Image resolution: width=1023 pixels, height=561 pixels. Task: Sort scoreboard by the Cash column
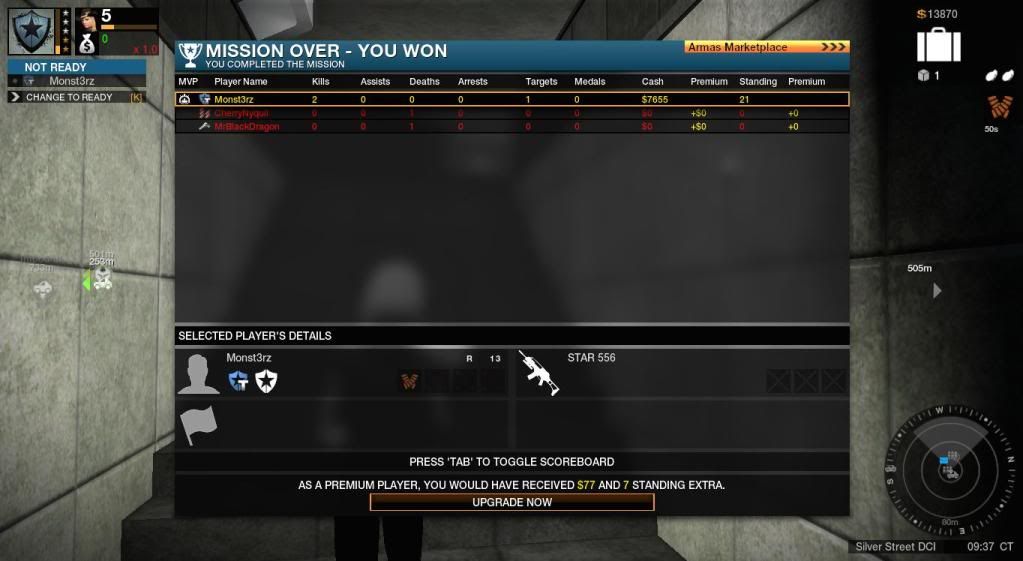pos(652,82)
